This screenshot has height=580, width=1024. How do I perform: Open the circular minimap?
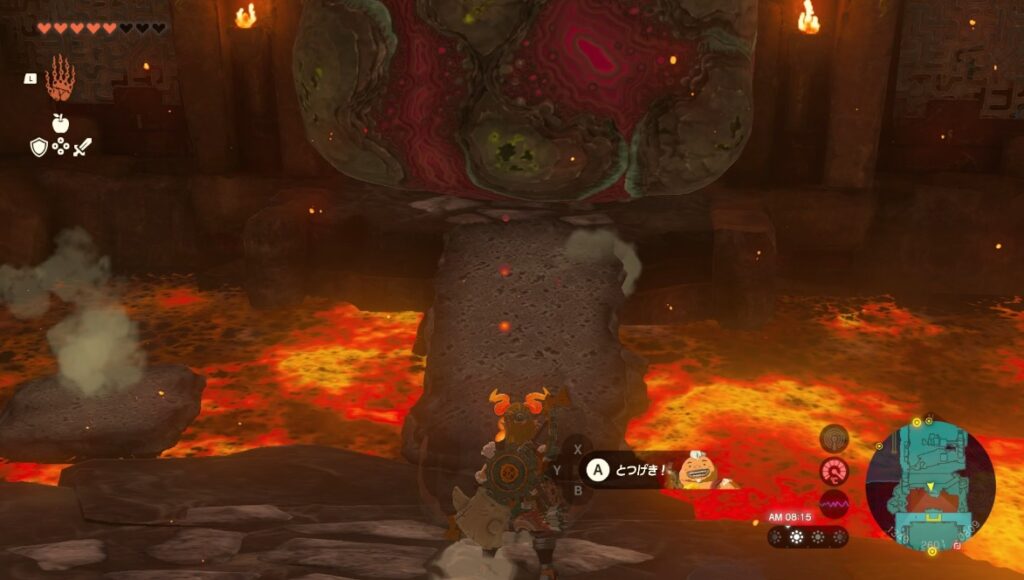tap(930, 483)
